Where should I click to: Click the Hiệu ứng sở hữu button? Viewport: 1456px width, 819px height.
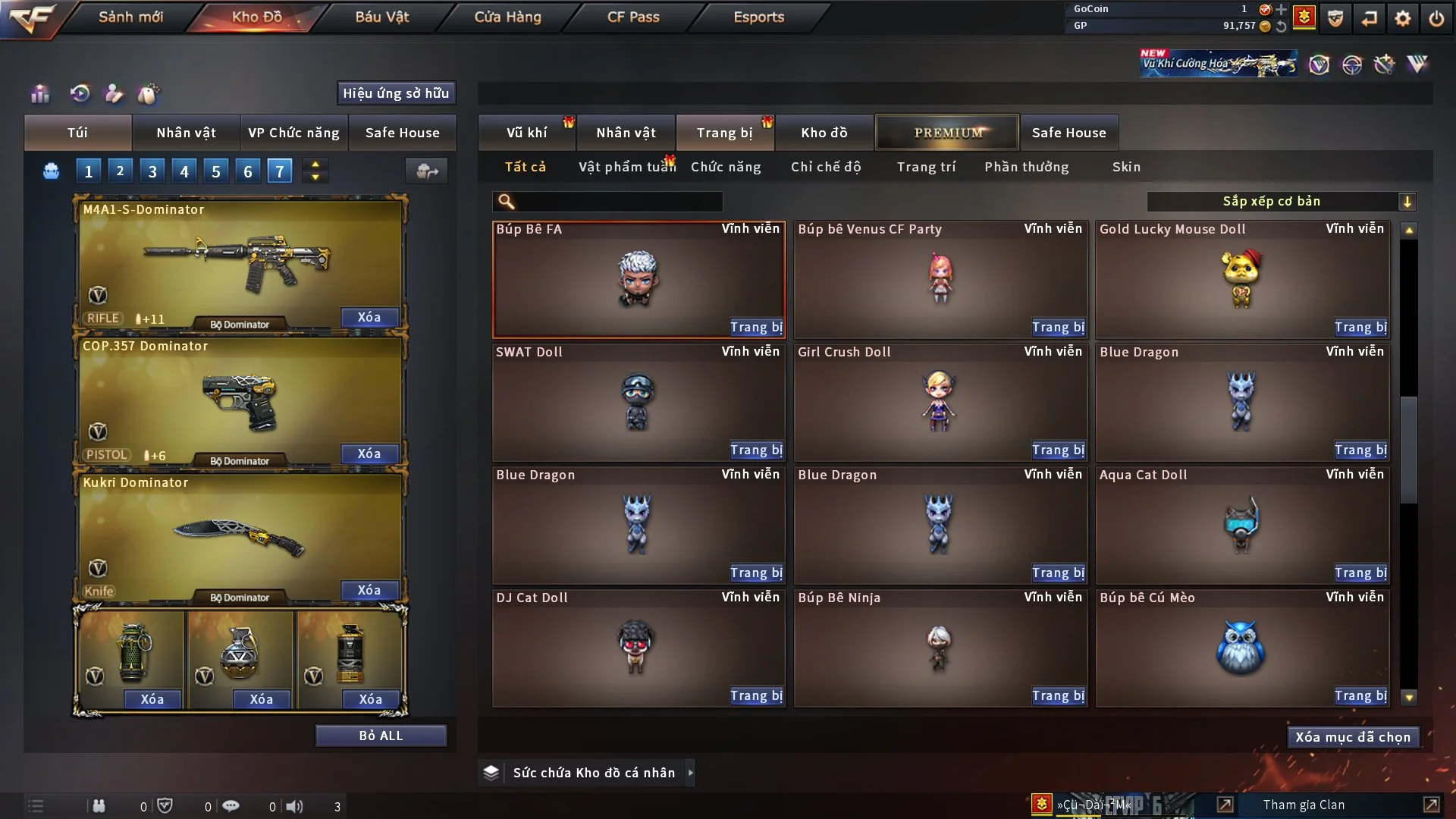[396, 93]
